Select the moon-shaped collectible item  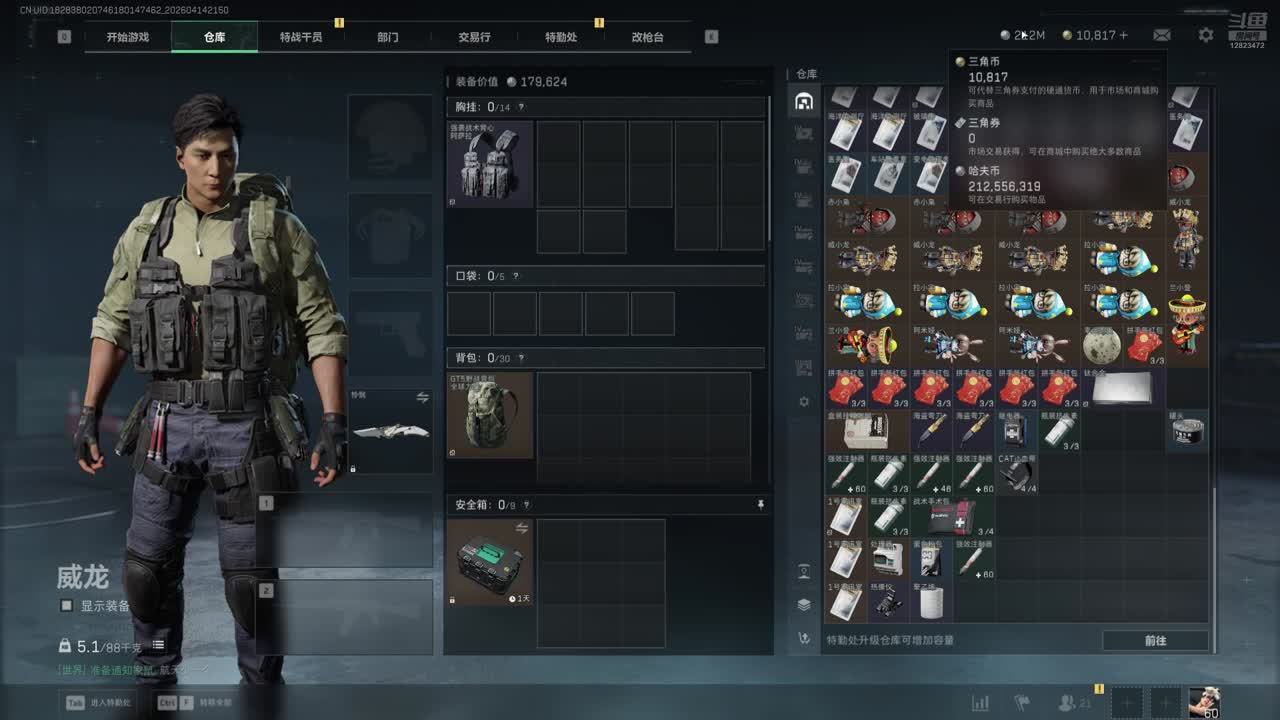click(1101, 346)
